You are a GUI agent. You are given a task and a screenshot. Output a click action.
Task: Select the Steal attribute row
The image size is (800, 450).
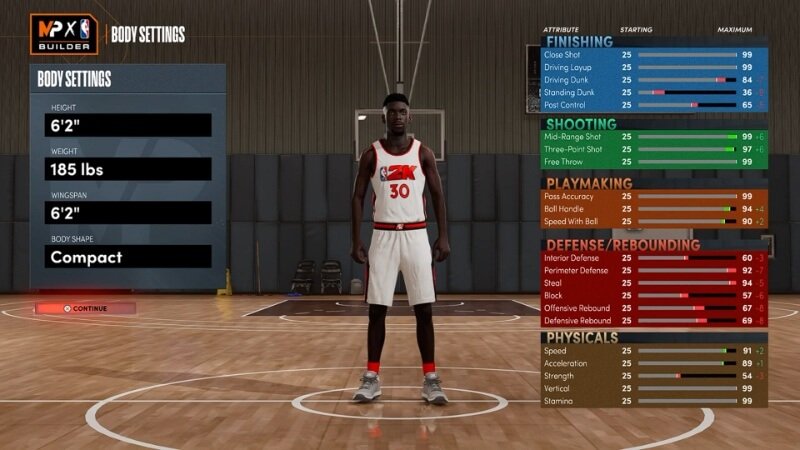[654, 283]
